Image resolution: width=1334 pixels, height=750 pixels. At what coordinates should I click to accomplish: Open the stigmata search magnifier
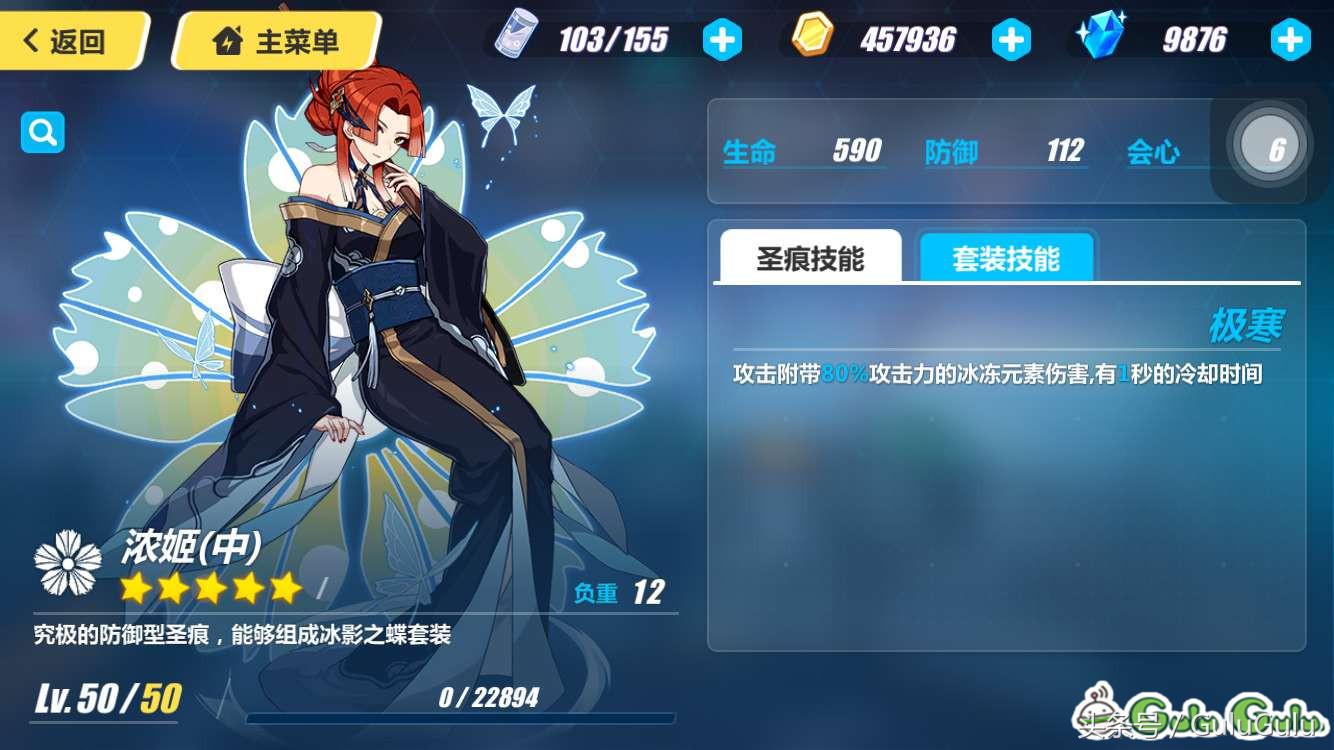(x=41, y=131)
